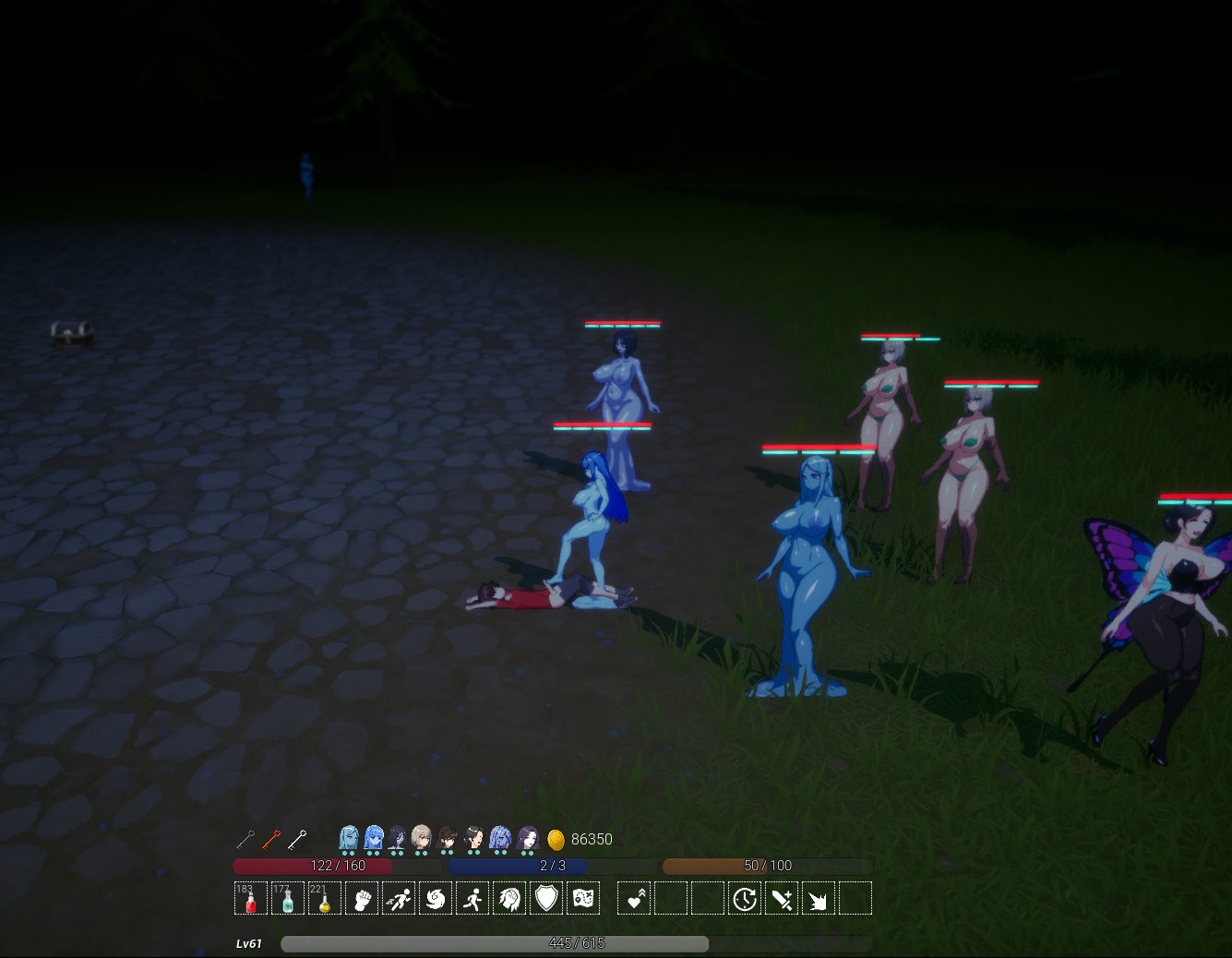Use the yellow flask potion
1232x958 pixels.
click(x=324, y=898)
